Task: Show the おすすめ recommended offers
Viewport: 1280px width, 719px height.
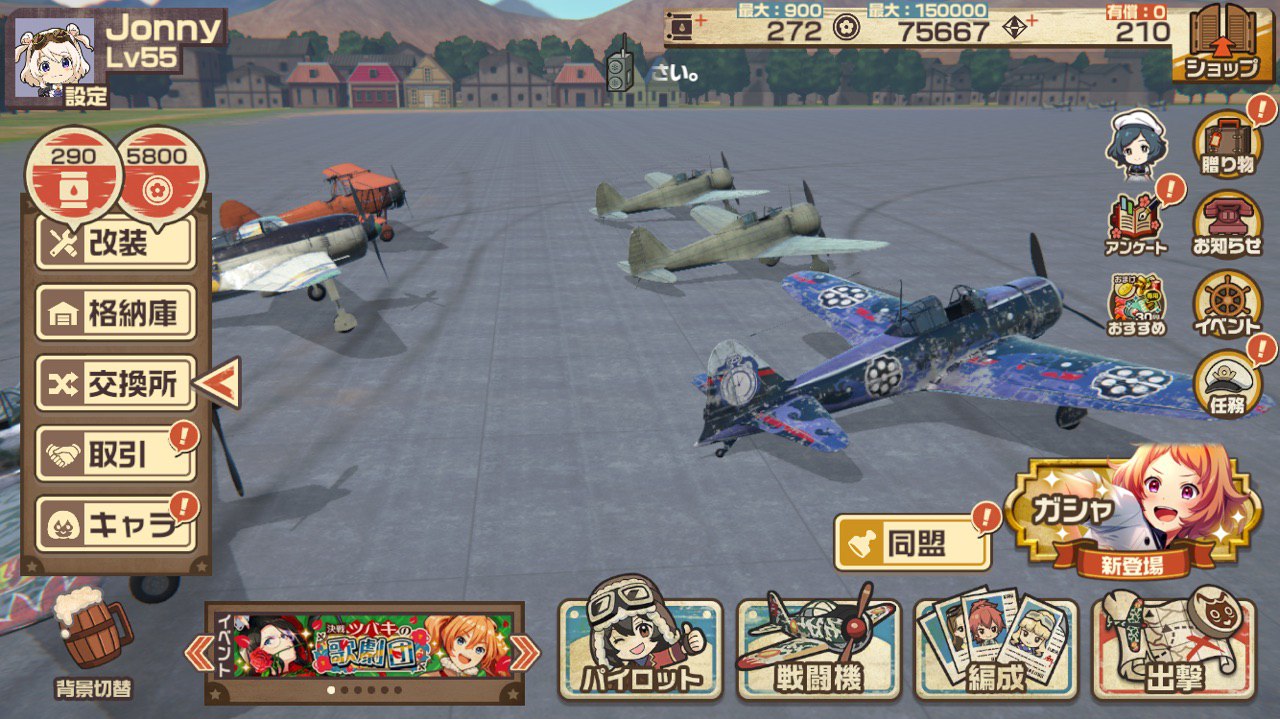Action: (x=1137, y=304)
